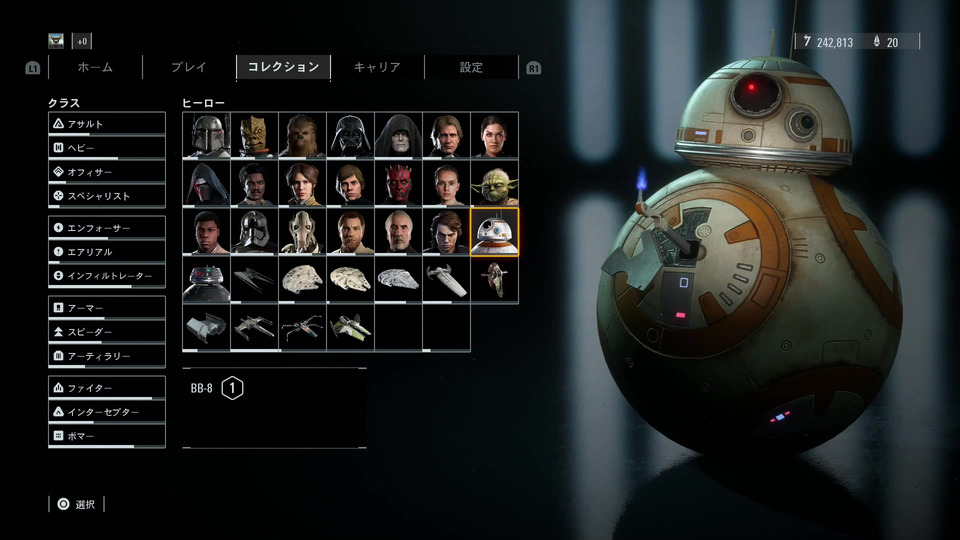Choose the アサルト class

[x=107, y=124]
